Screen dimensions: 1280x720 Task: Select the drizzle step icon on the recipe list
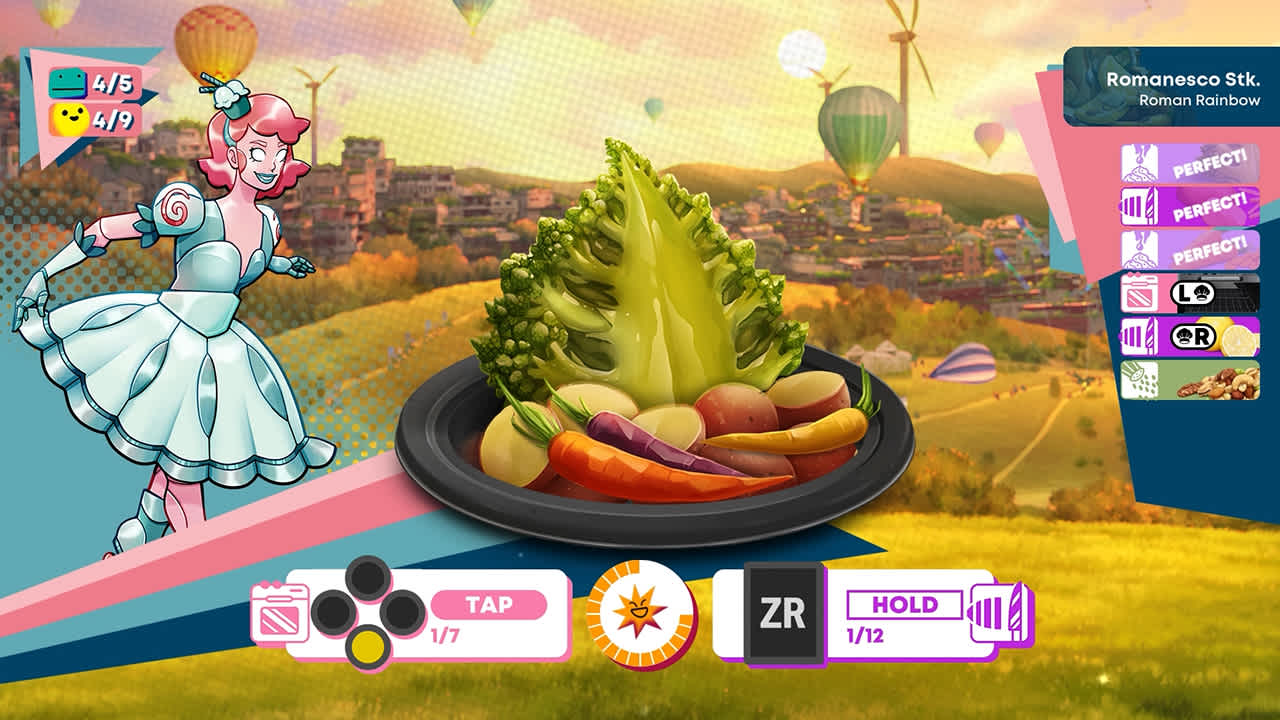coord(1140,164)
